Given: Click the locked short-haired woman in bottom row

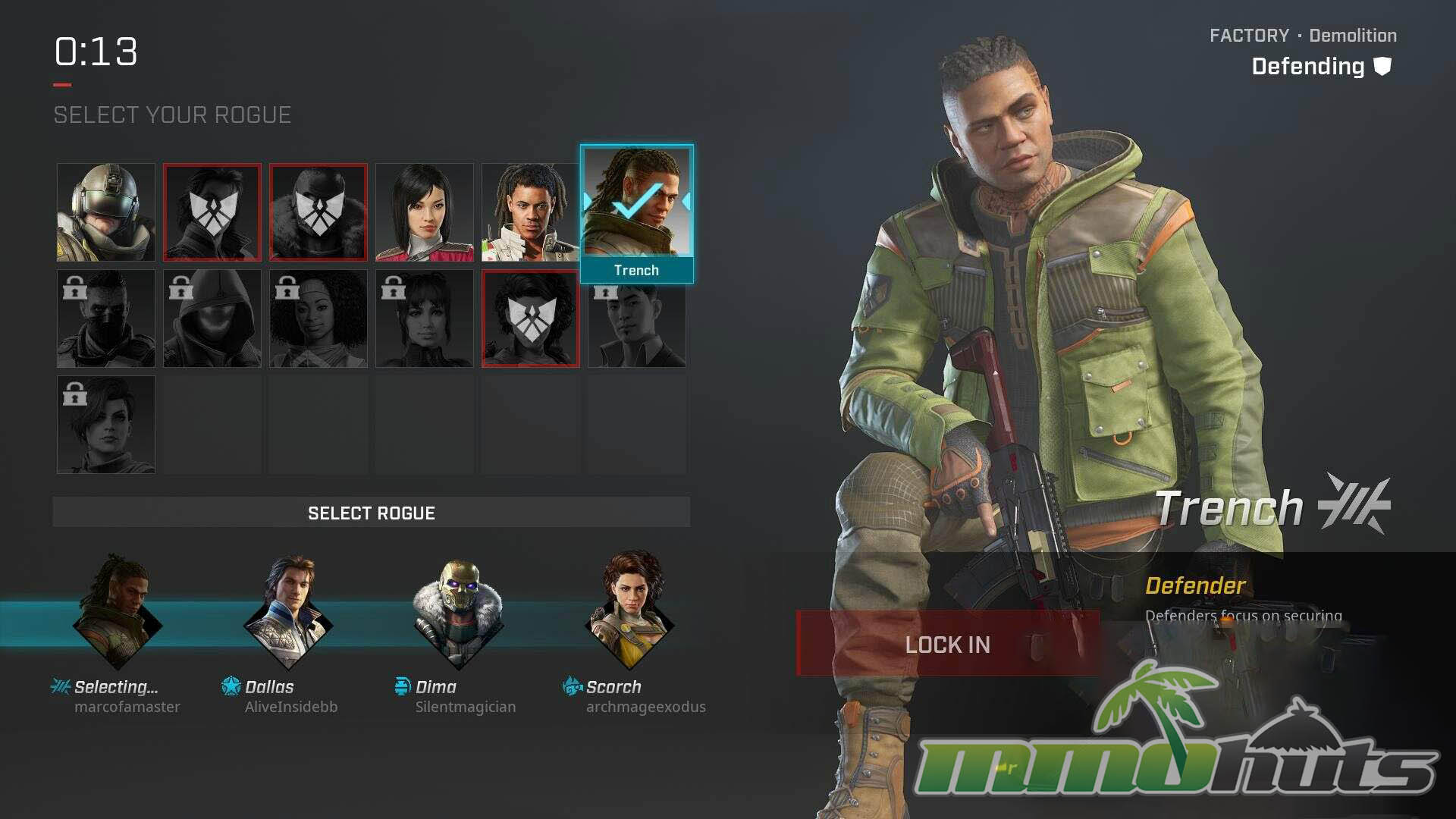Looking at the screenshot, I should pos(106,425).
